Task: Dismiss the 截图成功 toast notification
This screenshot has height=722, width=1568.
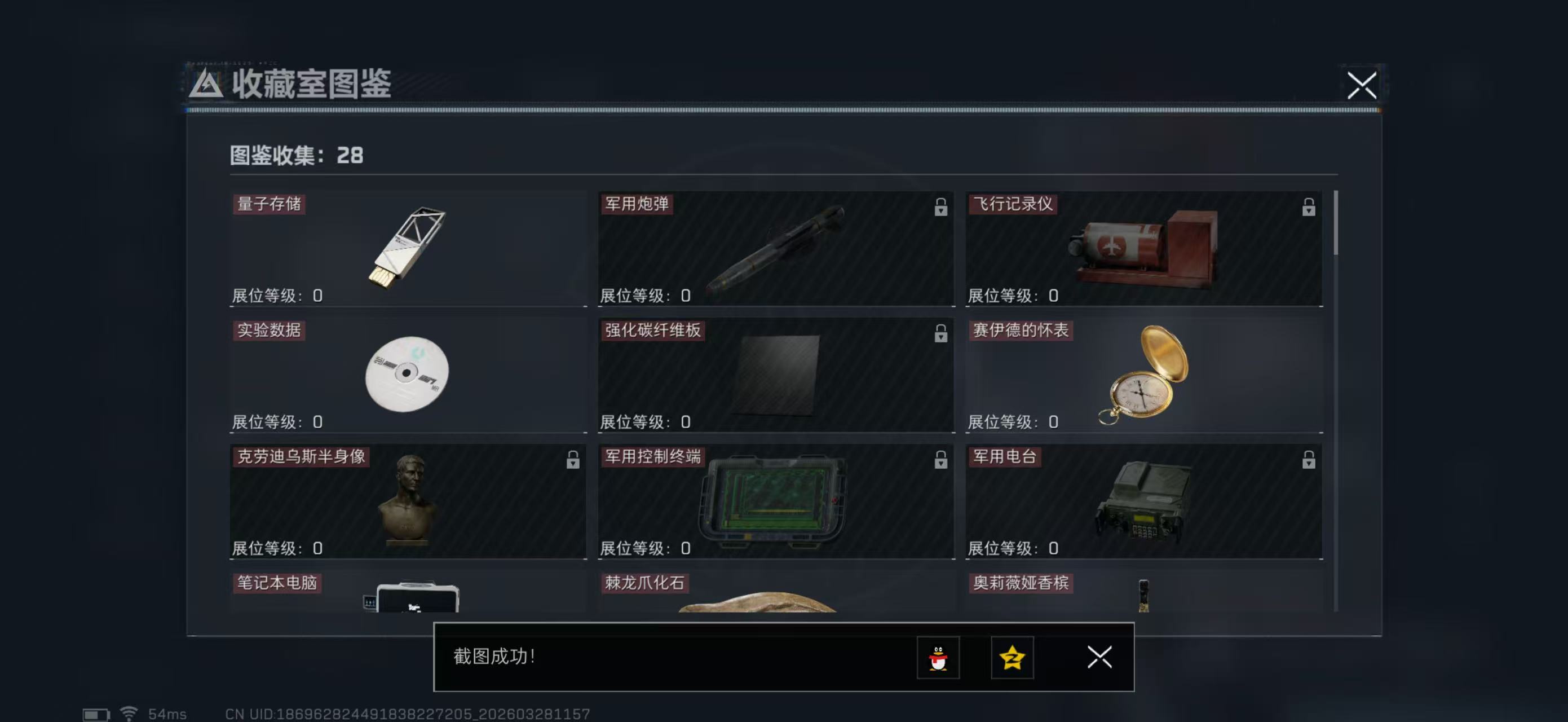Action: [1099, 658]
